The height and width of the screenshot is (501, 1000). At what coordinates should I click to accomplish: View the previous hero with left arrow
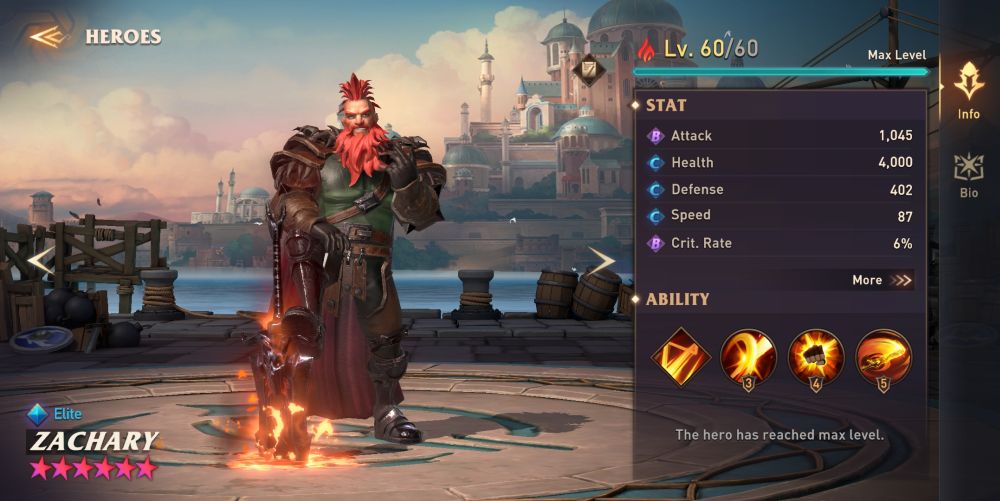pyautogui.click(x=40, y=262)
